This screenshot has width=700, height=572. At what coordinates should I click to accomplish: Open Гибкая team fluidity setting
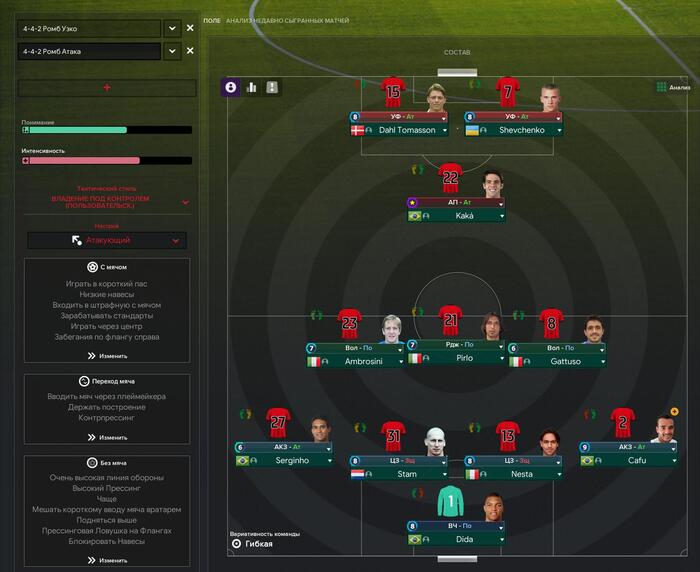(x=260, y=544)
